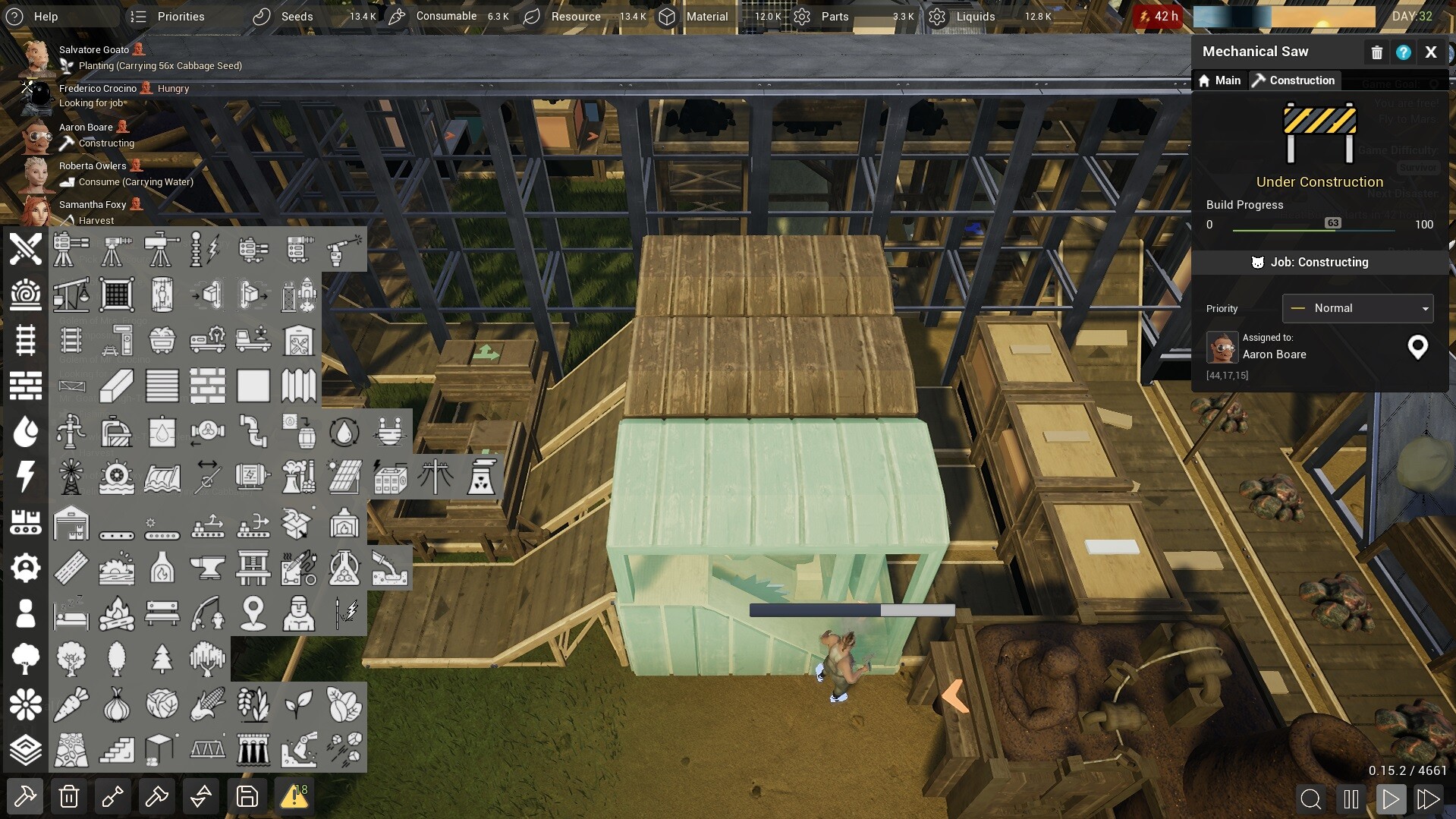
Task: Choose the carrot crop icon
Action: point(71,704)
